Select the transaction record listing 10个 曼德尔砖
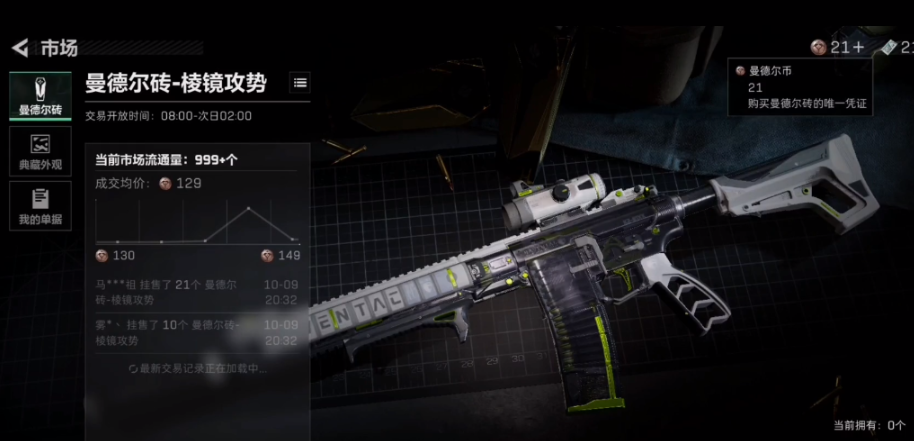The image size is (914, 441). tap(196, 333)
